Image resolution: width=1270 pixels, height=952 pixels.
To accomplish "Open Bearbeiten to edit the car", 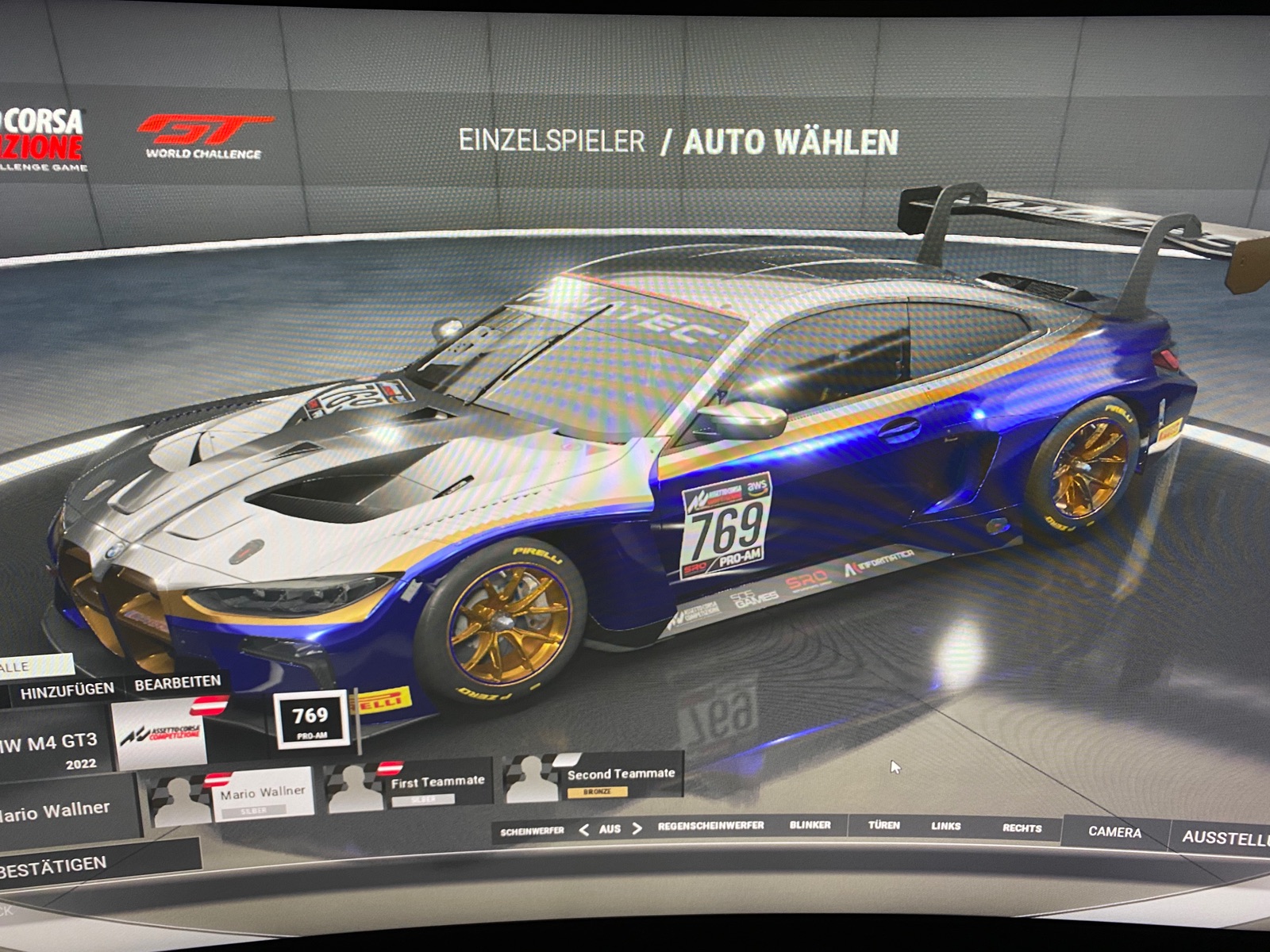I will click(x=177, y=684).
